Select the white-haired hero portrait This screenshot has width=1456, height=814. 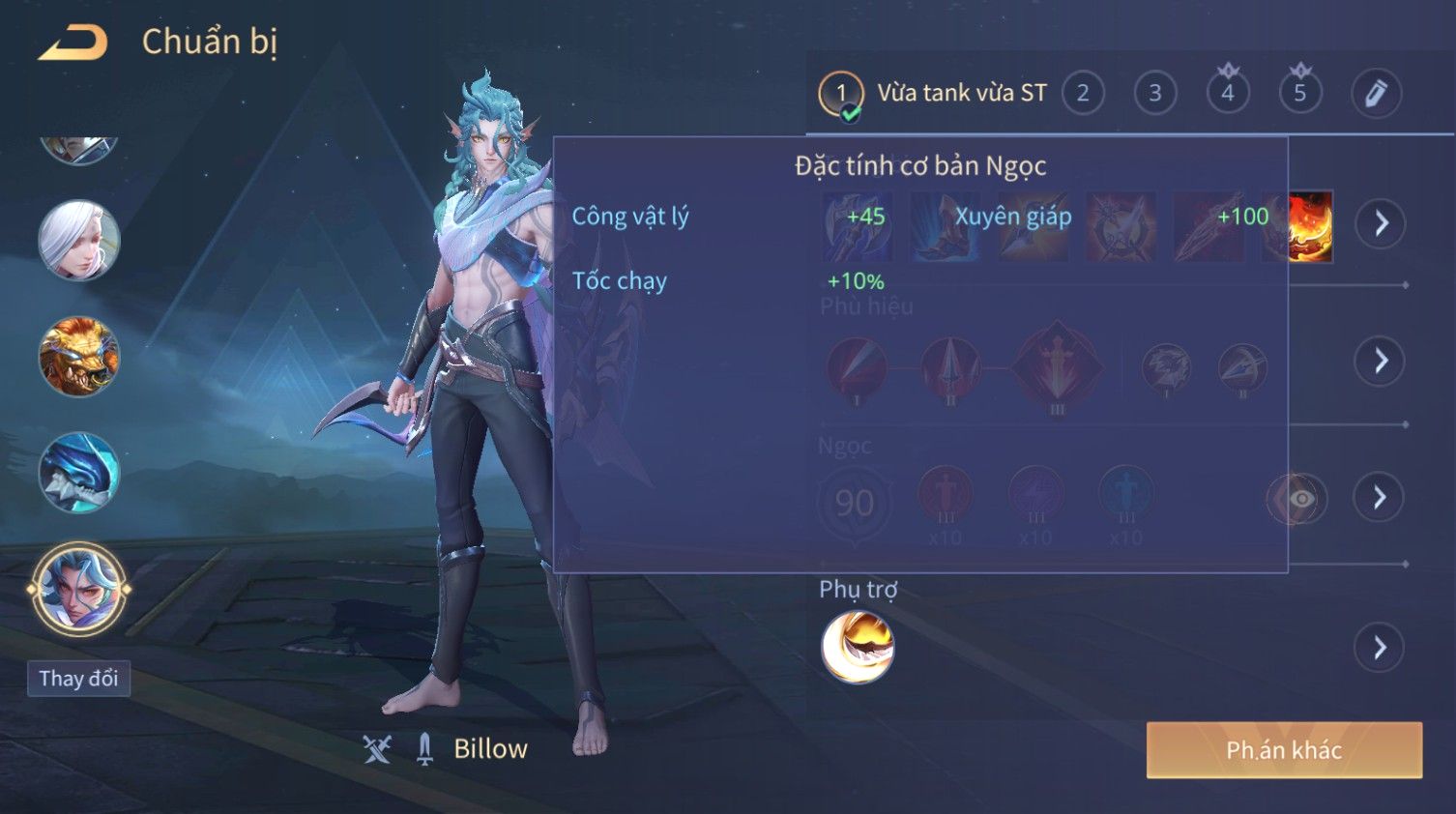(x=79, y=241)
